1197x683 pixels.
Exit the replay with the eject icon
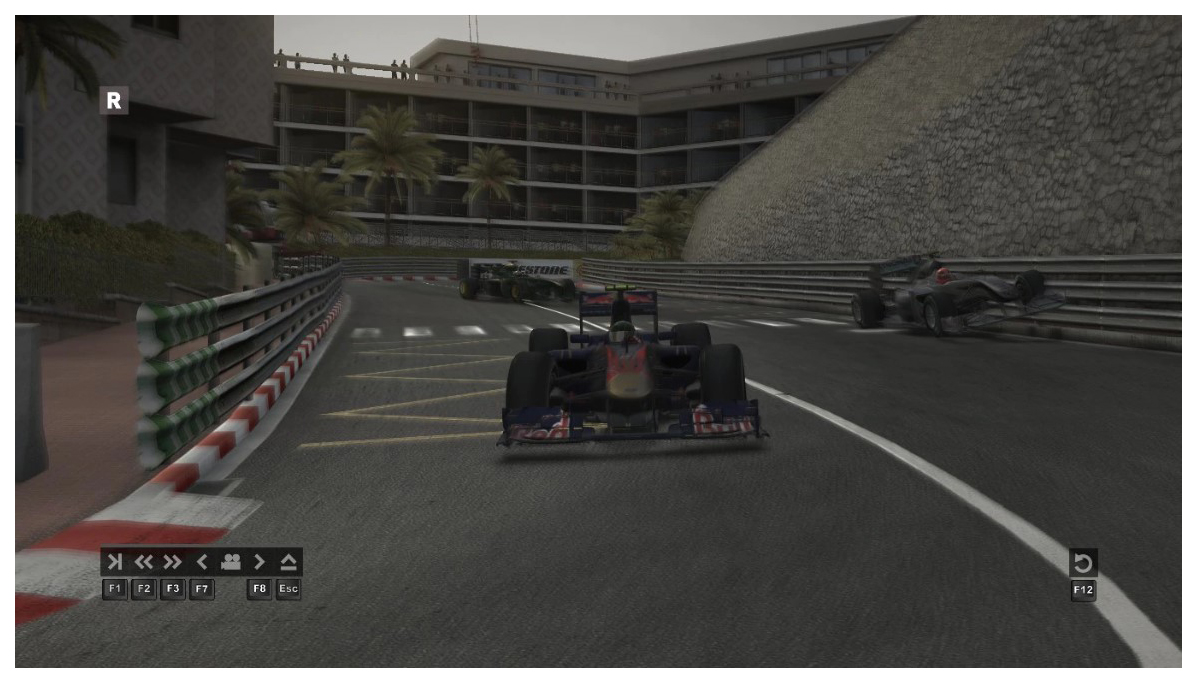pos(288,561)
